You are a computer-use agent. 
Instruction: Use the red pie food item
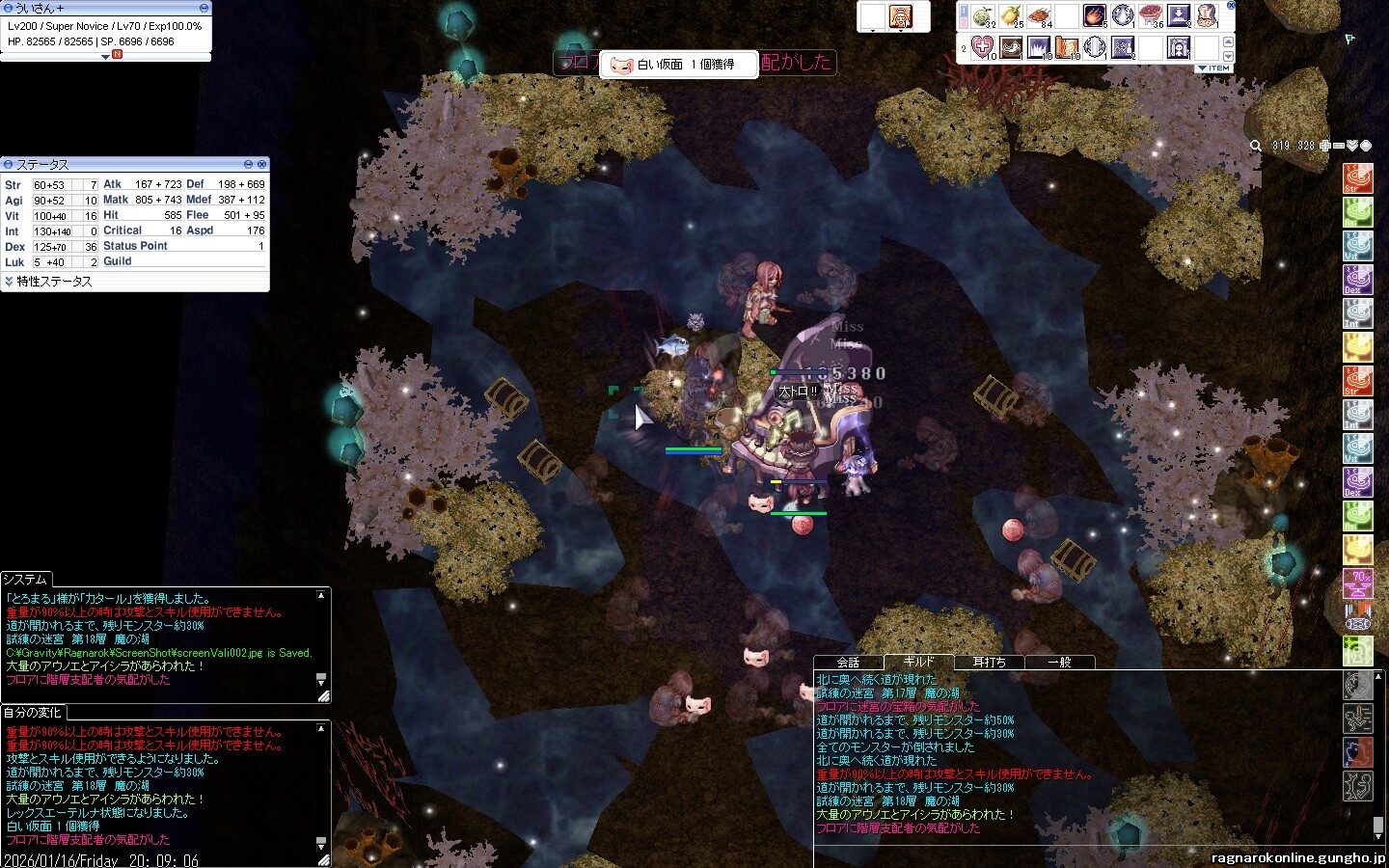click(1150, 15)
